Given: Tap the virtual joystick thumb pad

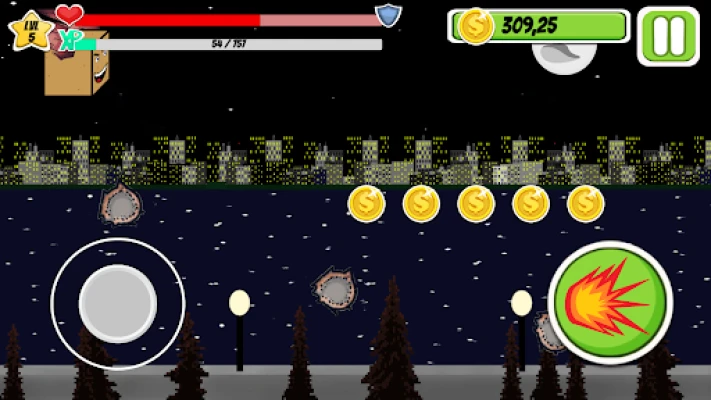Looking at the screenshot, I should (x=118, y=303).
